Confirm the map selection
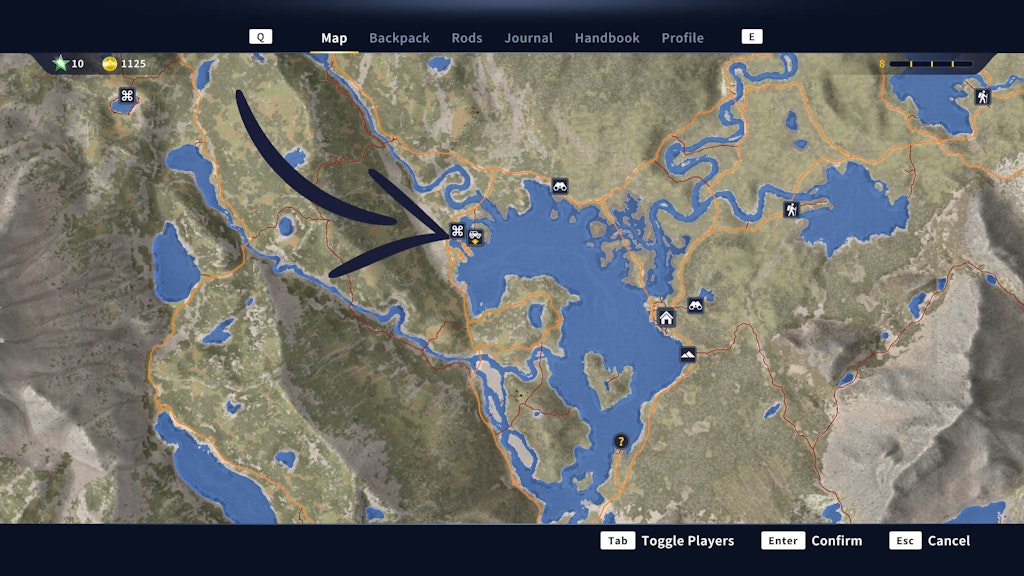Viewport: 1024px width, 576px height. click(811, 541)
